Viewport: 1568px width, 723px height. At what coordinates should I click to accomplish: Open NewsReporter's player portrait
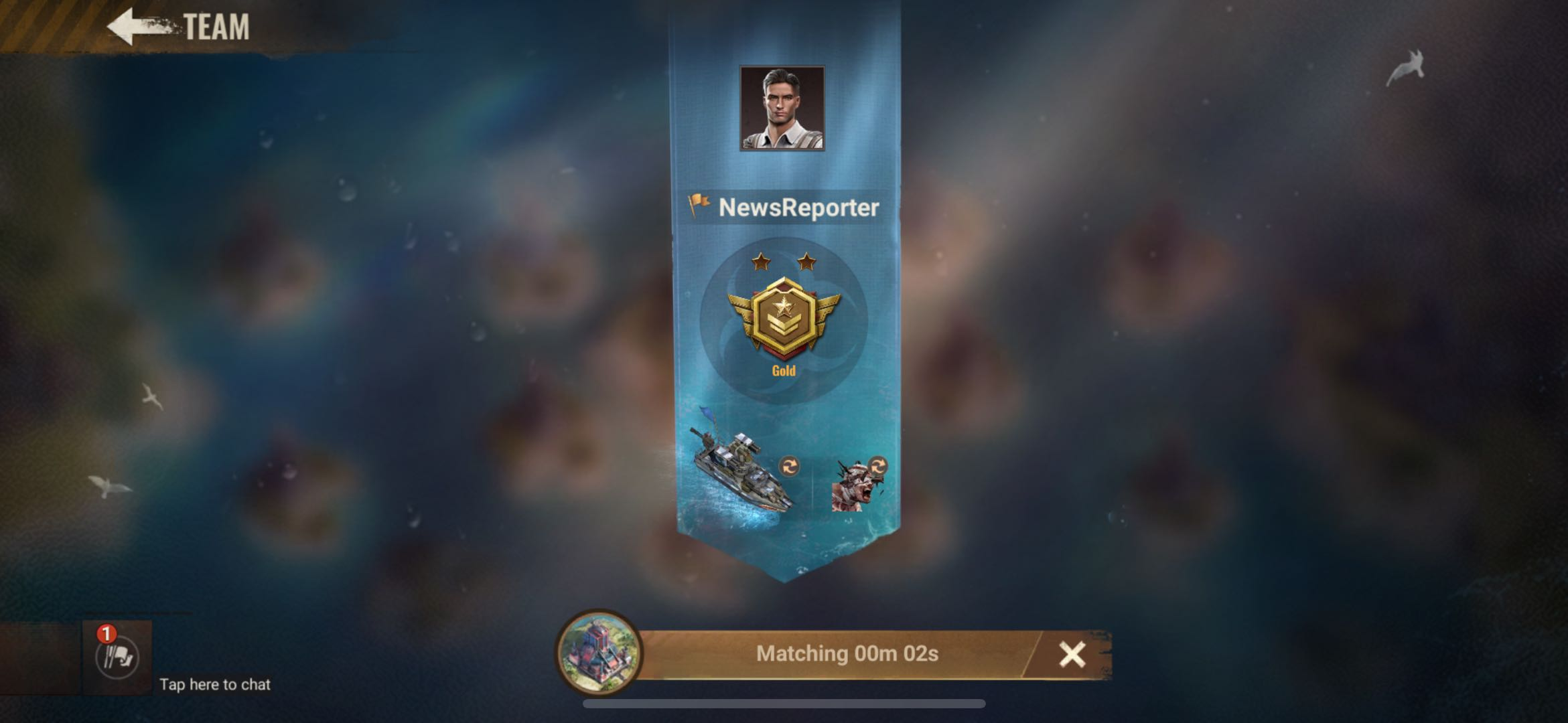(x=782, y=108)
